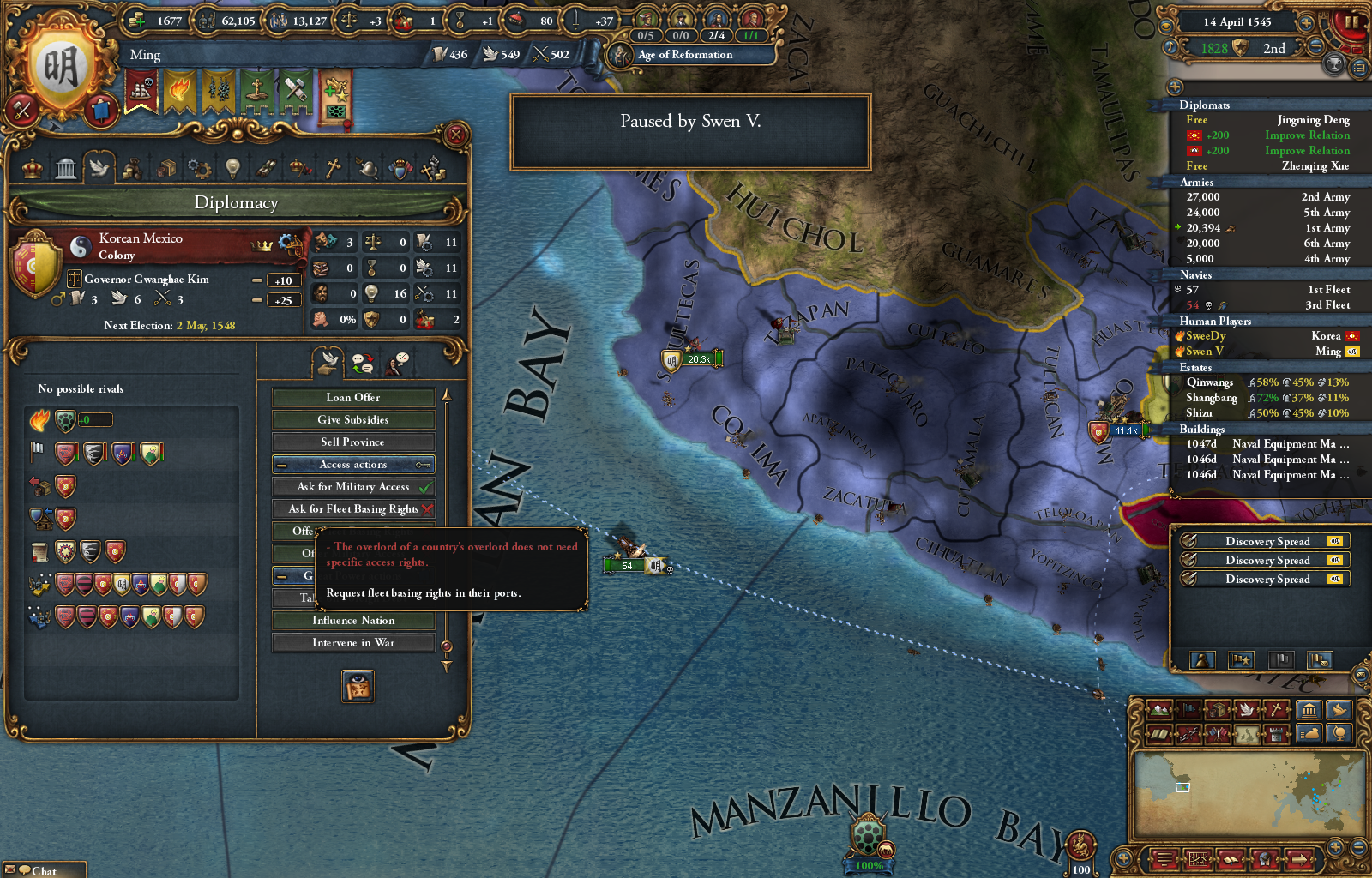Open the Ideas panel lightbulb icon

point(233,168)
